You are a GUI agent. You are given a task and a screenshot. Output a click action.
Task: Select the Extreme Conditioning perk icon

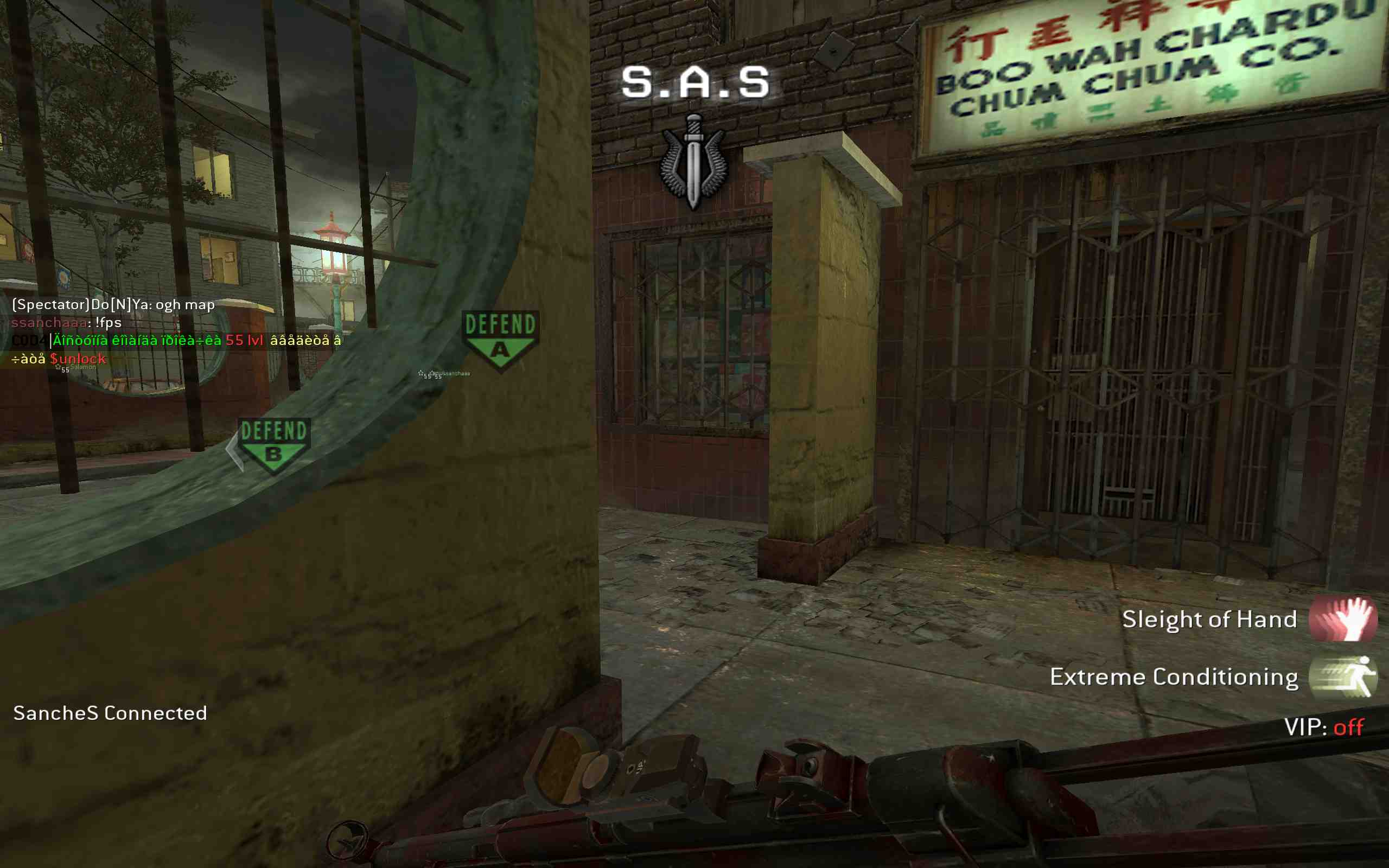pyautogui.click(x=1342, y=677)
